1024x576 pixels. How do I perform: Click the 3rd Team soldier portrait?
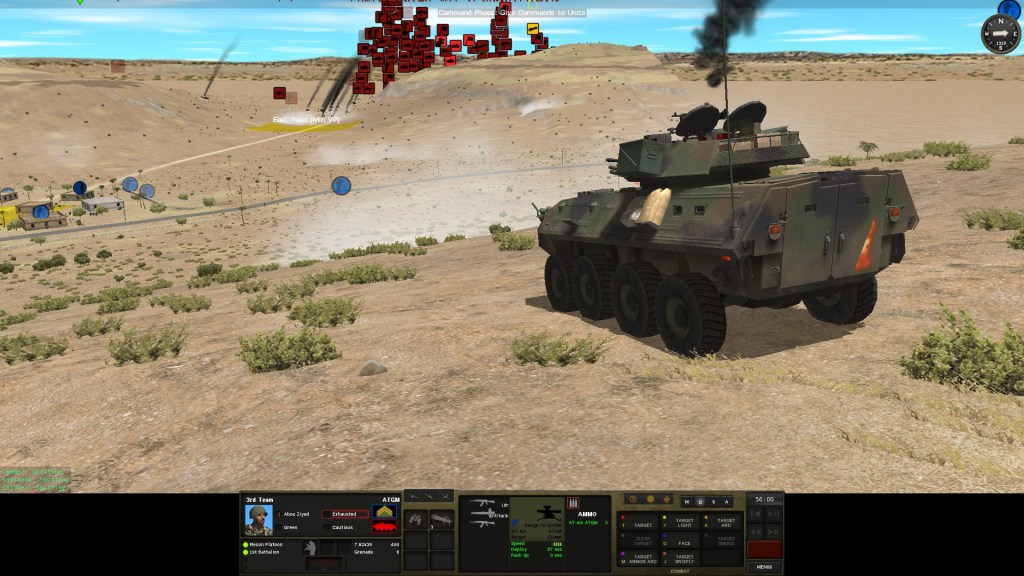[258, 520]
